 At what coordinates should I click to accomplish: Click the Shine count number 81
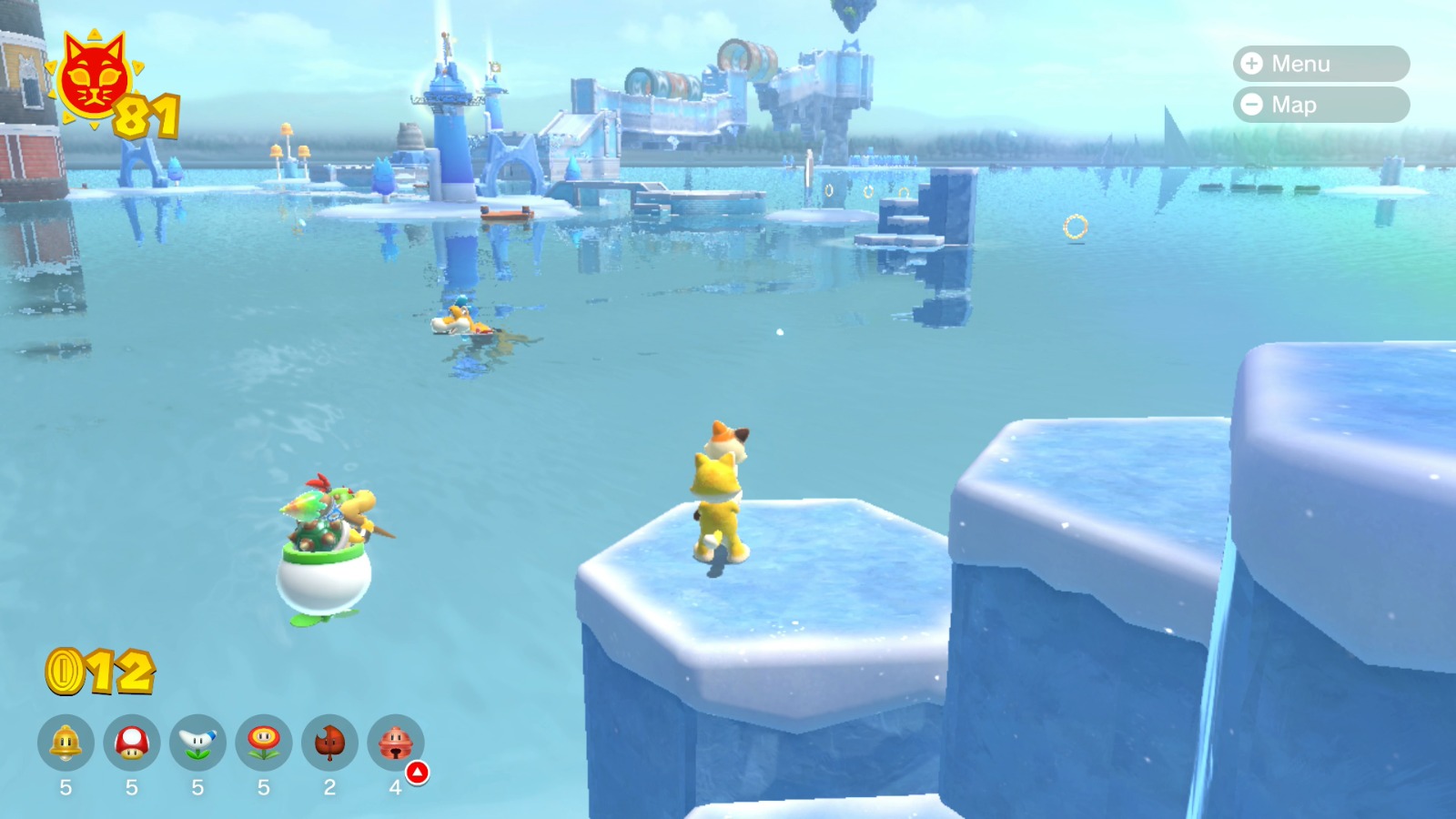coord(146,114)
